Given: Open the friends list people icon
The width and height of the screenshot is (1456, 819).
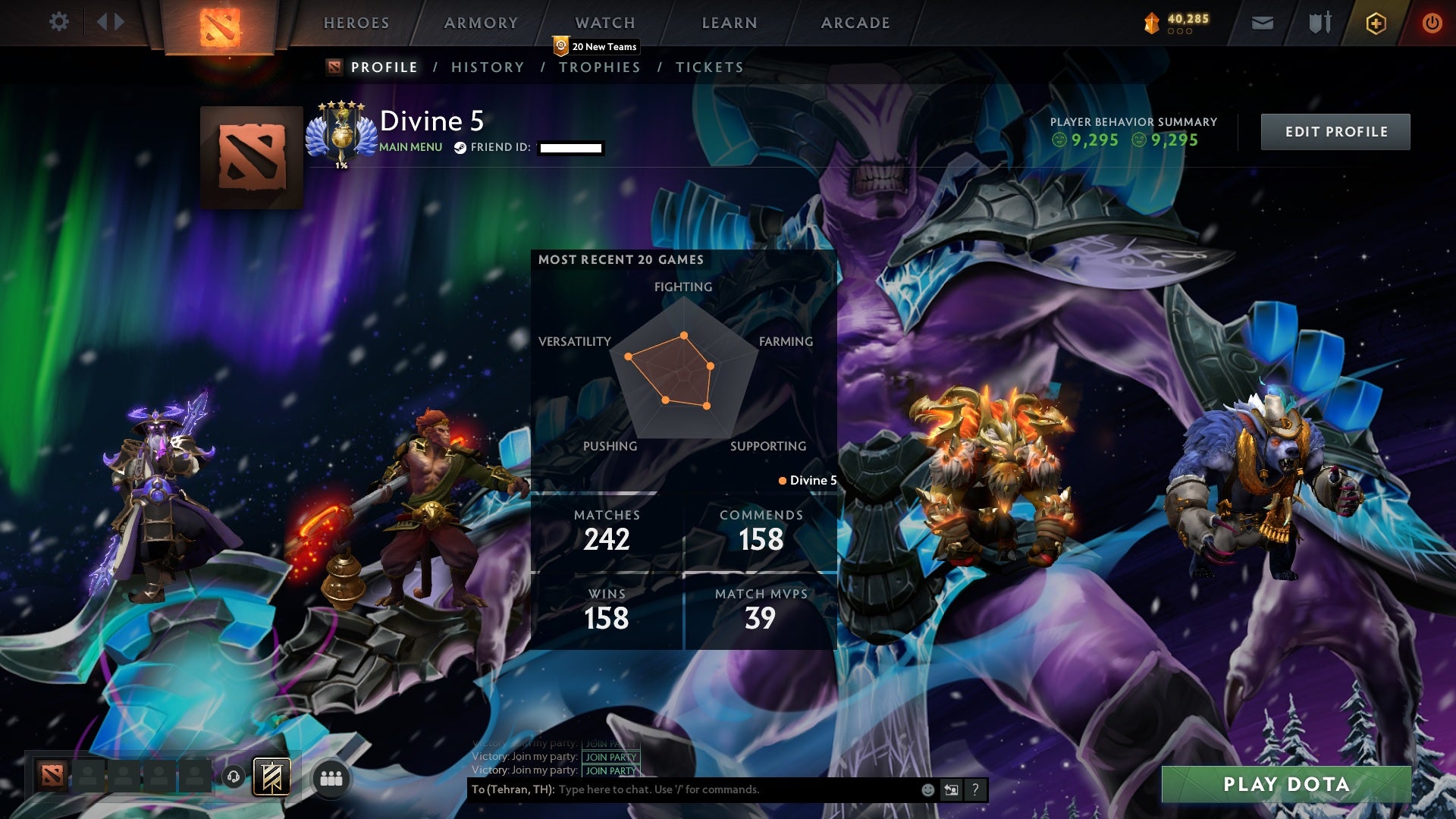Looking at the screenshot, I should (331, 777).
